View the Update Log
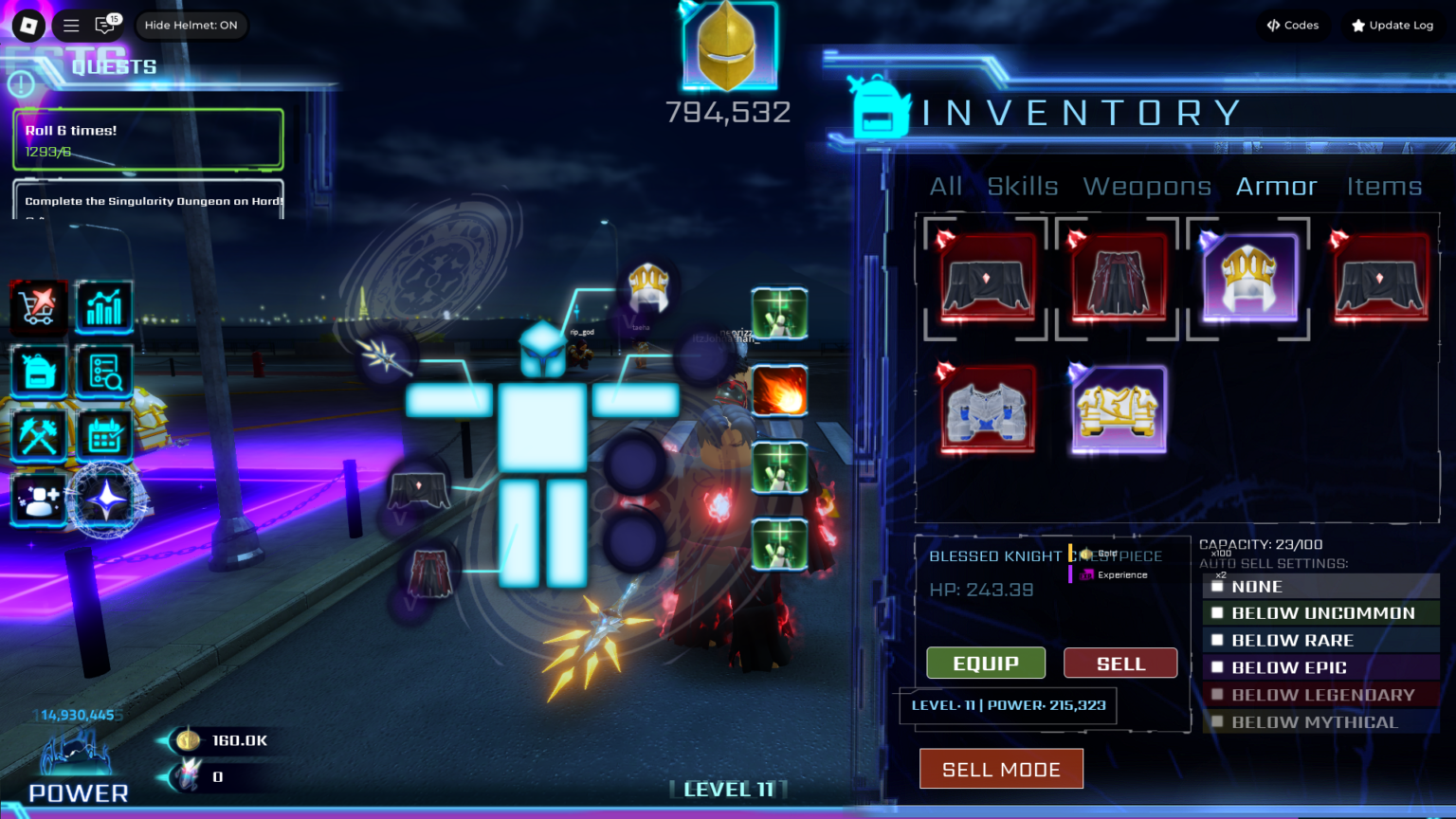The image size is (1456, 819). click(1392, 26)
